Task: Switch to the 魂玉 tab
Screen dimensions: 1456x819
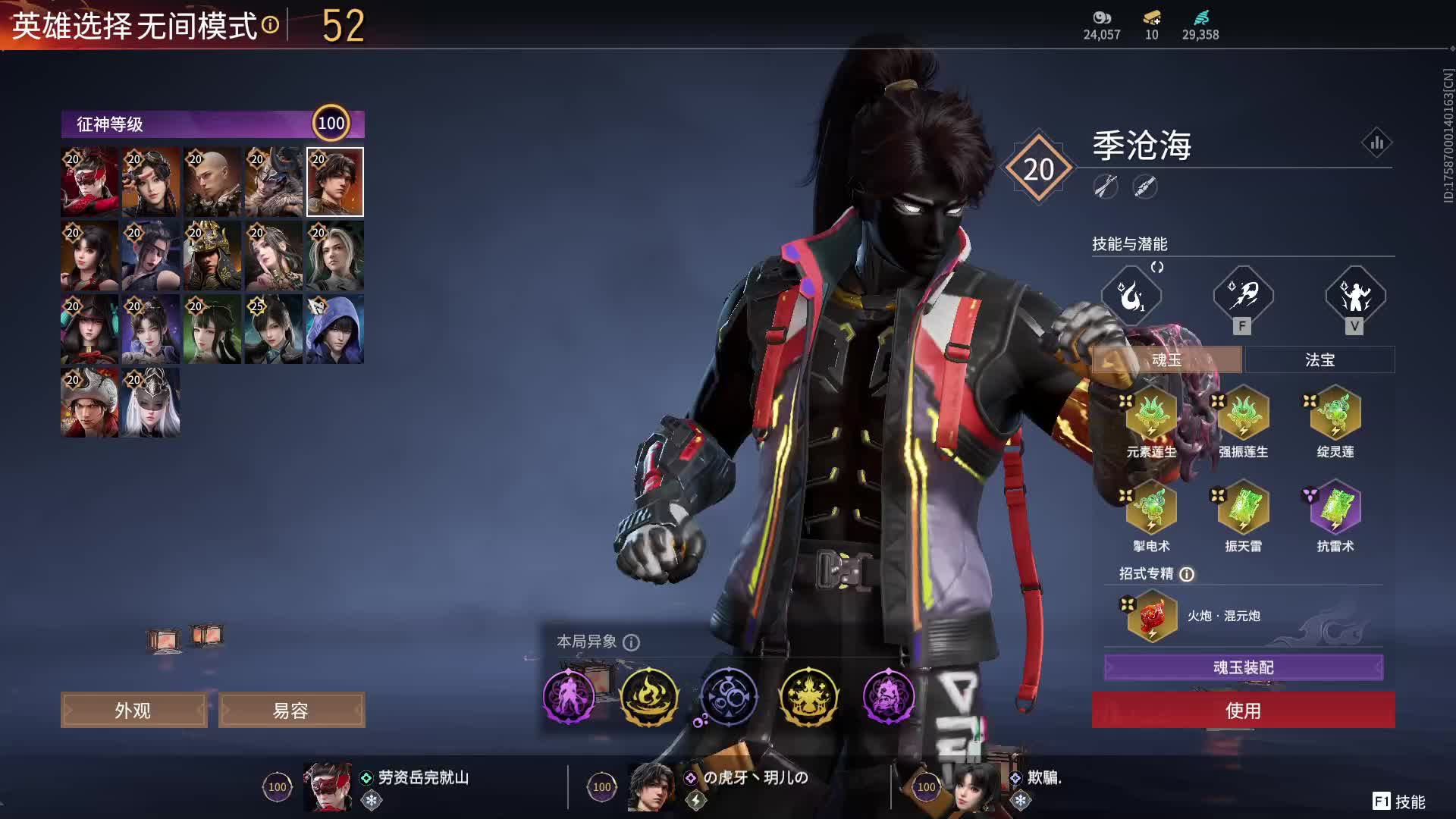Action: tap(1166, 360)
